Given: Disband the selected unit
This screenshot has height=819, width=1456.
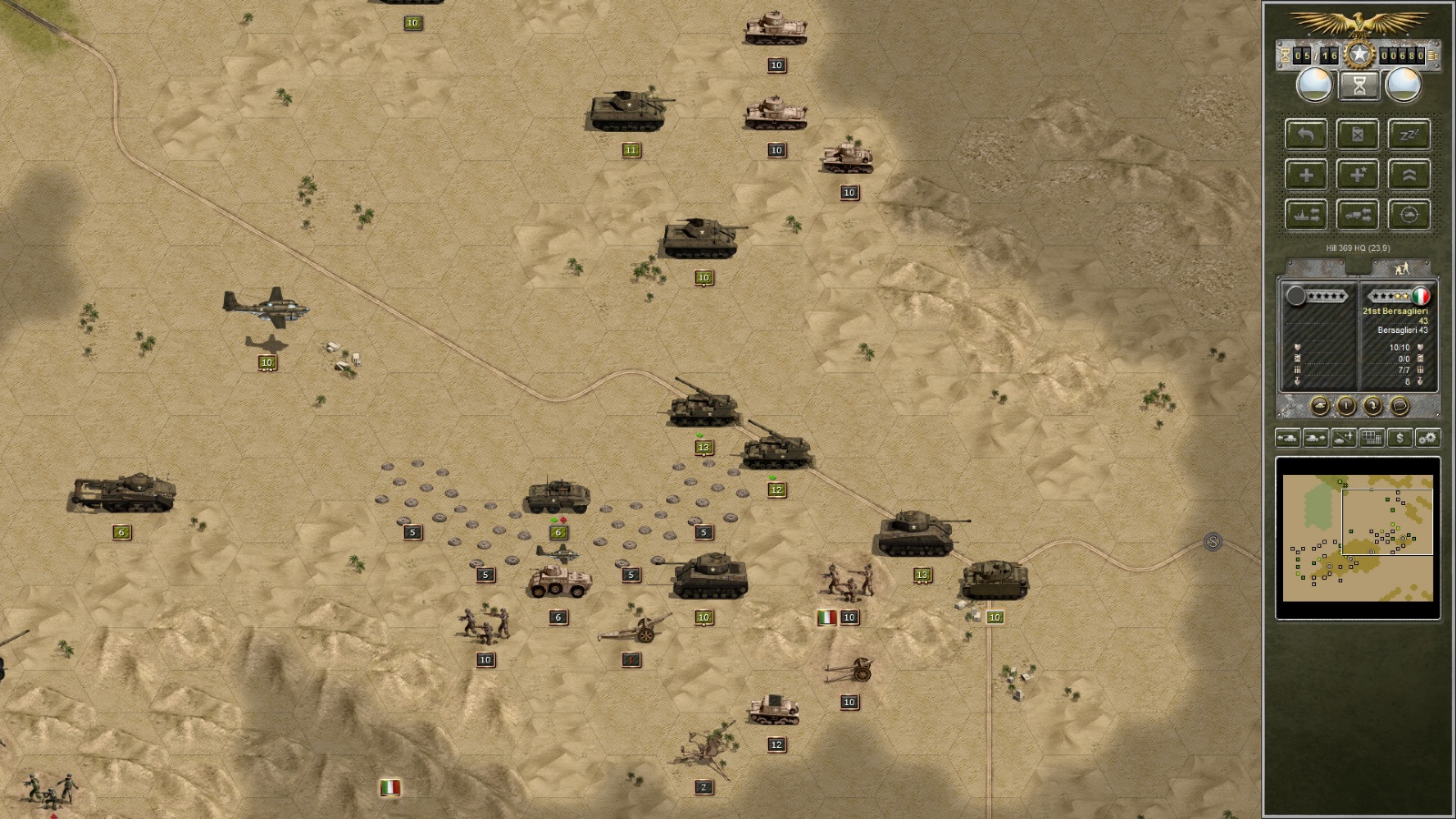Looking at the screenshot, I should tap(1358, 134).
